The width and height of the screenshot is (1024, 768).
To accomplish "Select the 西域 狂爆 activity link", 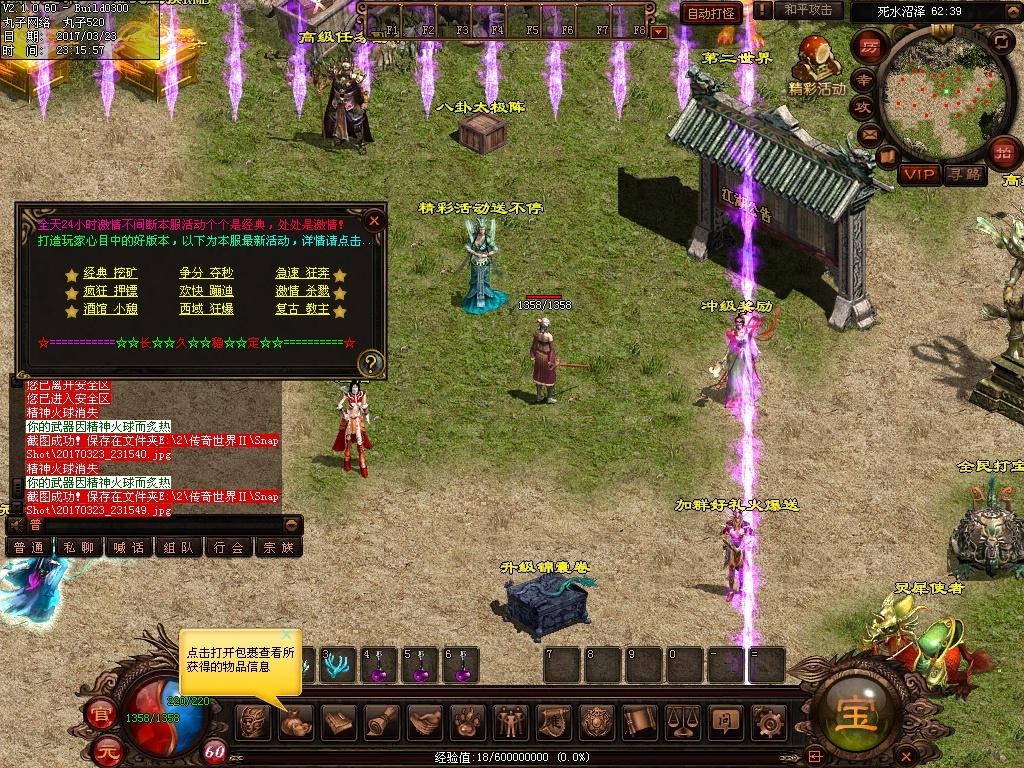I will (x=206, y=310).
